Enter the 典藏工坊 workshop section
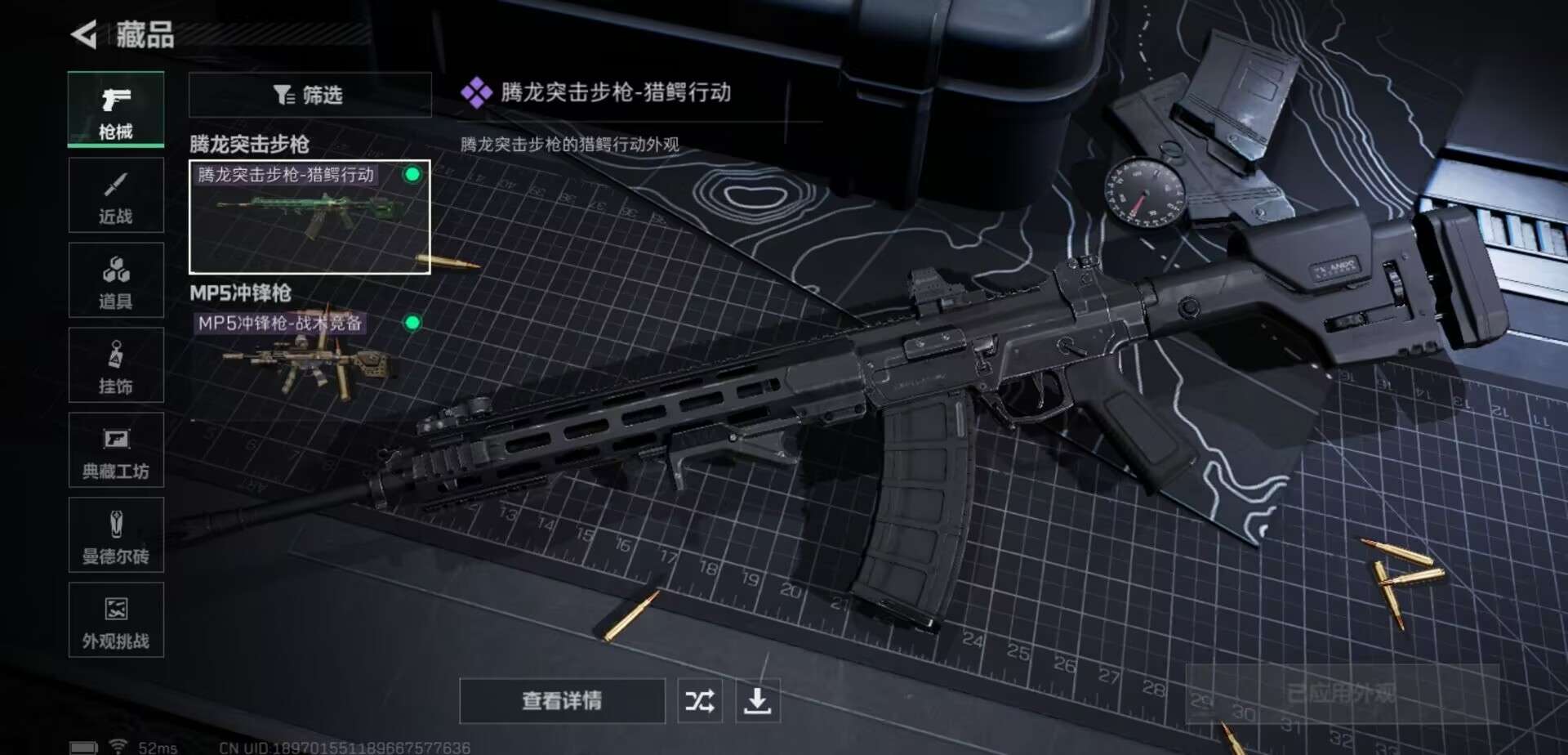The width and height of the screenshot is (1568, 755). [116, 450]
